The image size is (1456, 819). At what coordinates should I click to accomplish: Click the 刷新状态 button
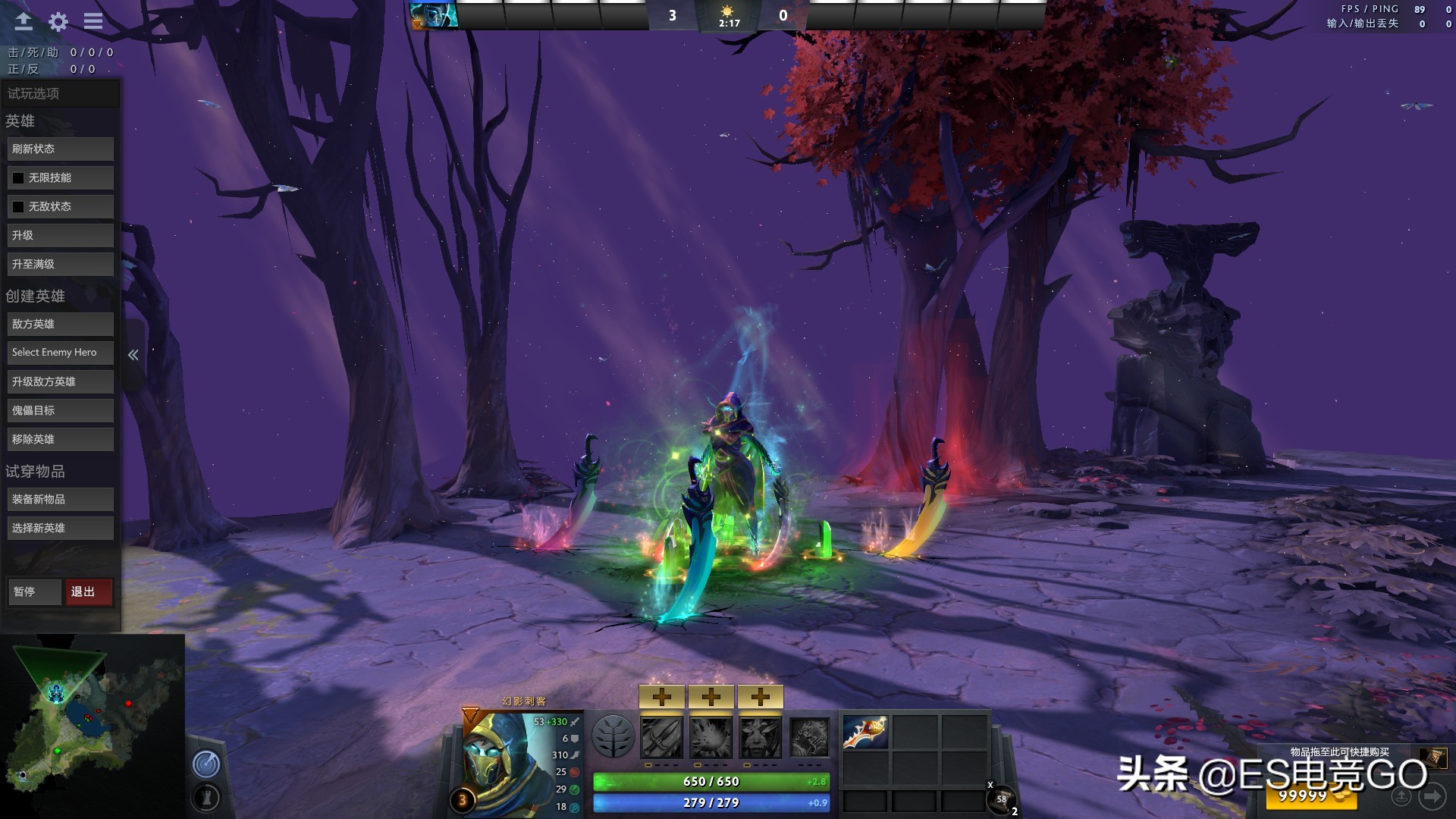(60, 149)
